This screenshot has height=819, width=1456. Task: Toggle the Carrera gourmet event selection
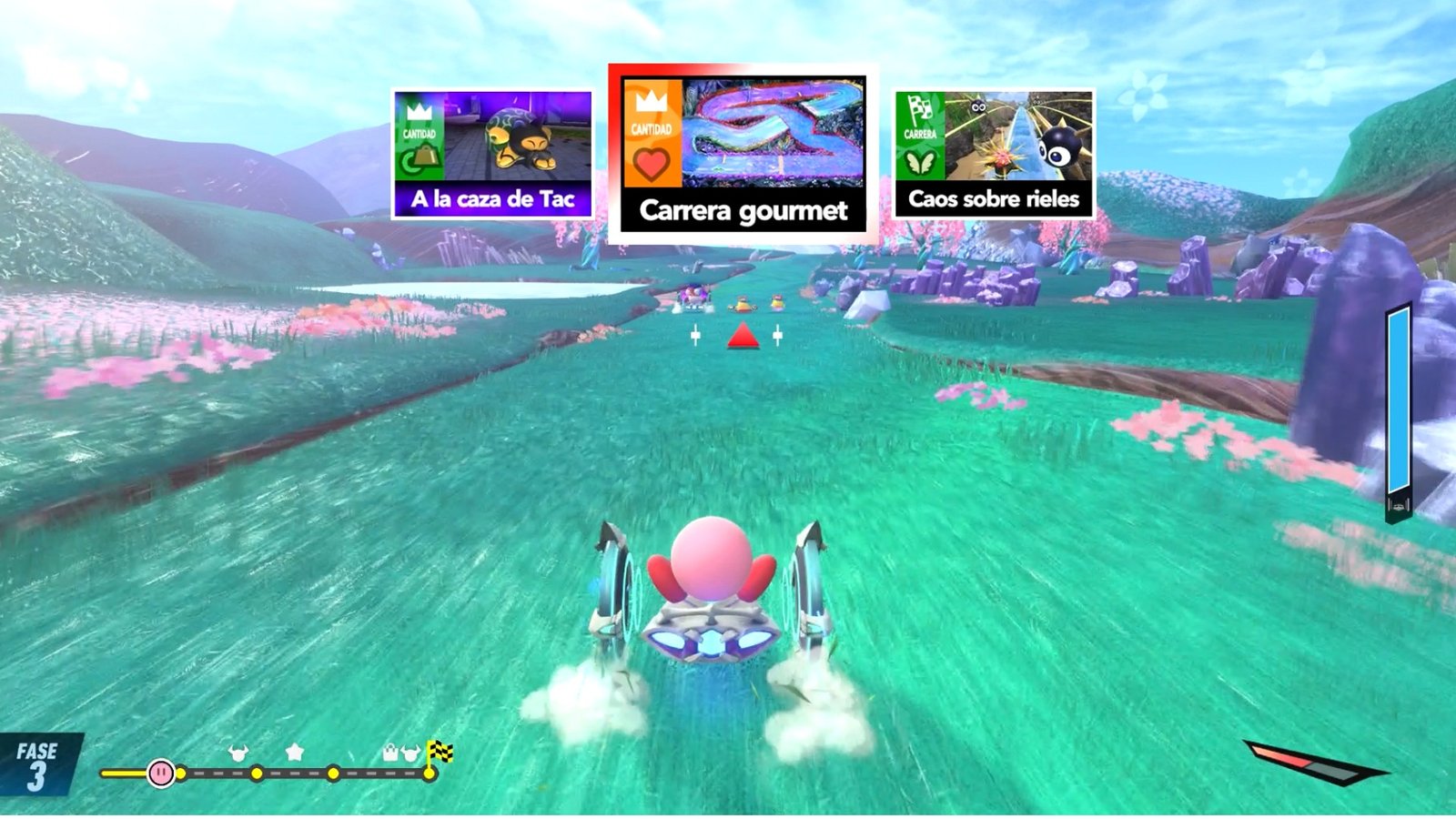pos(743,150)
